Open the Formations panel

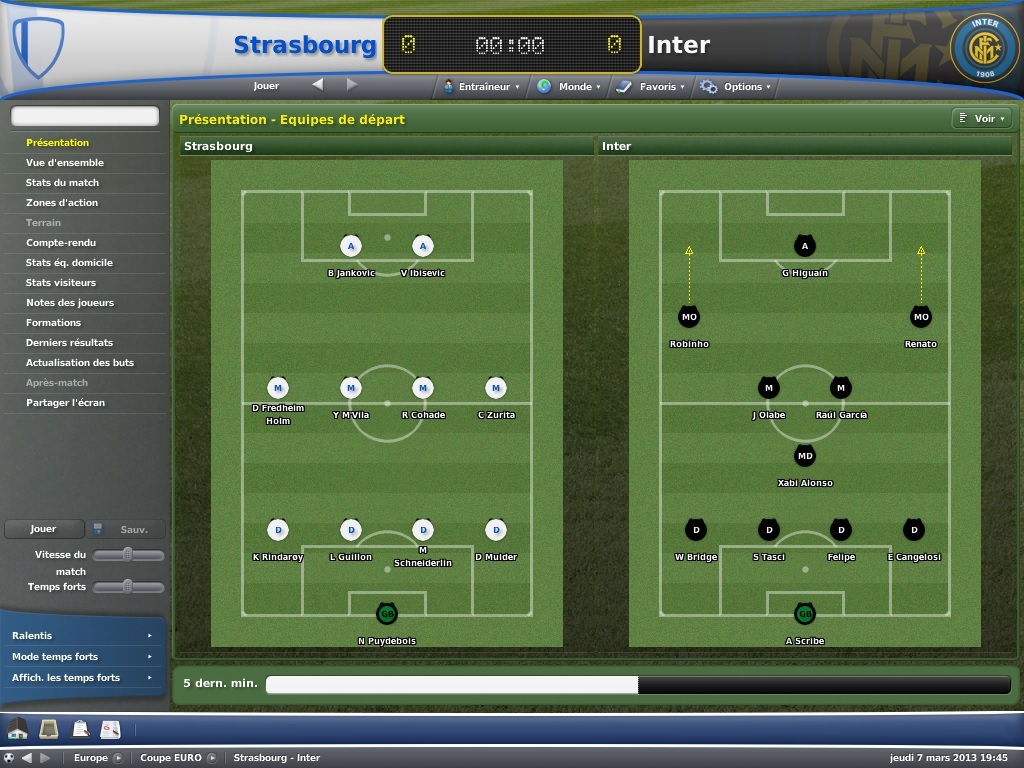pos(54,323)
